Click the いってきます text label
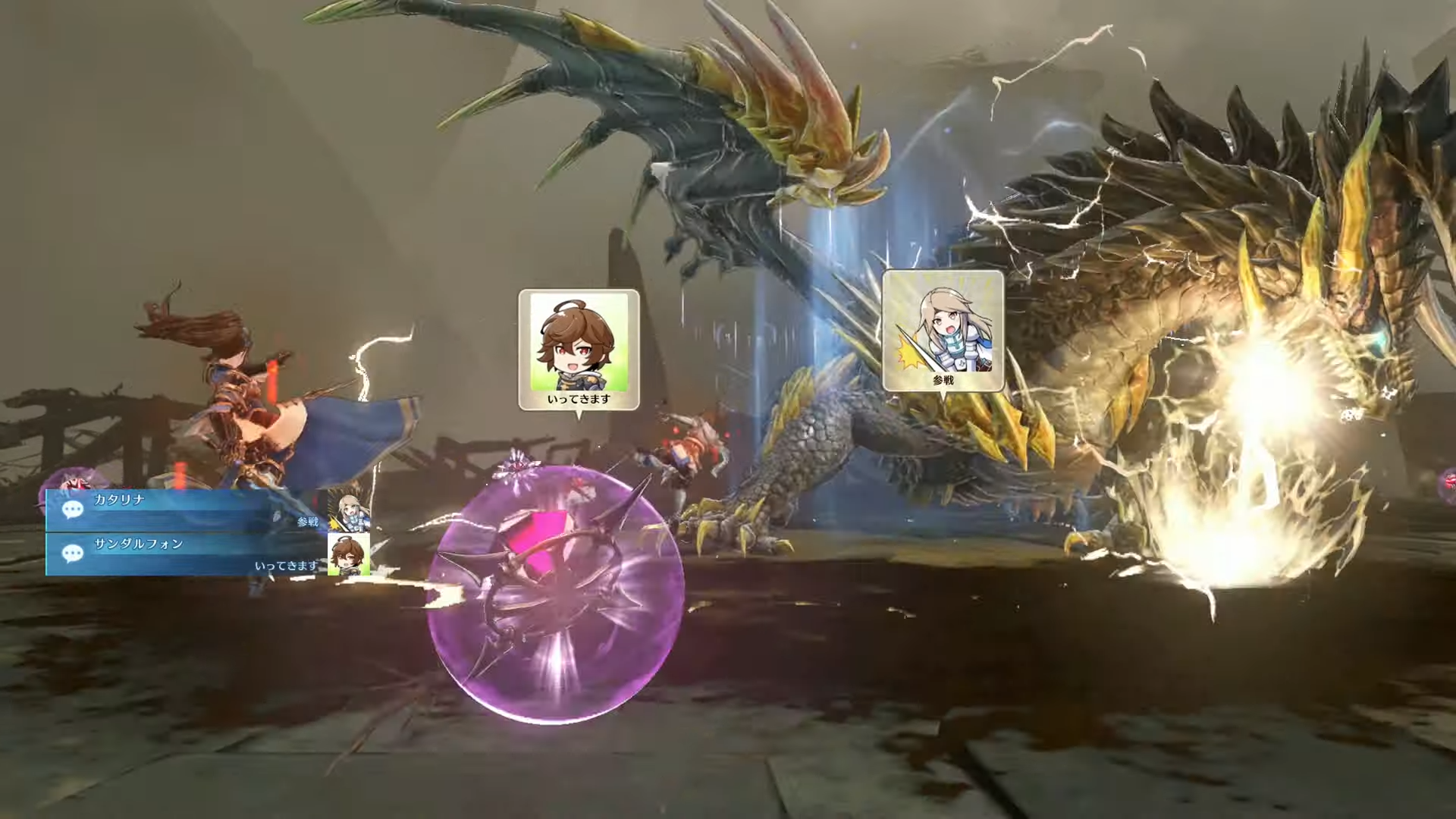Viewport: 1456px width, 819px height. point(578,399)
